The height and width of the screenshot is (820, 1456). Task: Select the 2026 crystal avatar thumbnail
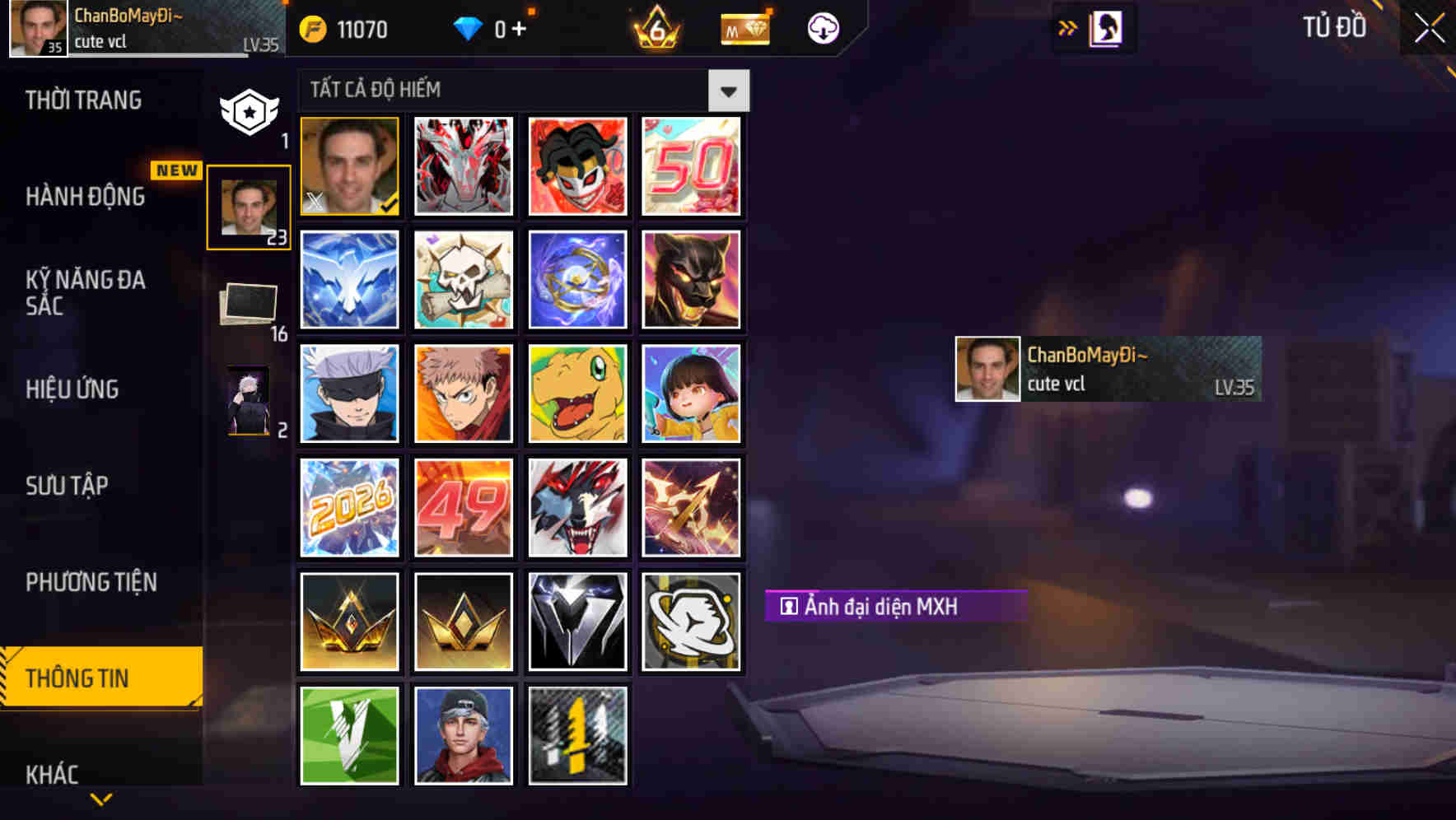point(349,507)
